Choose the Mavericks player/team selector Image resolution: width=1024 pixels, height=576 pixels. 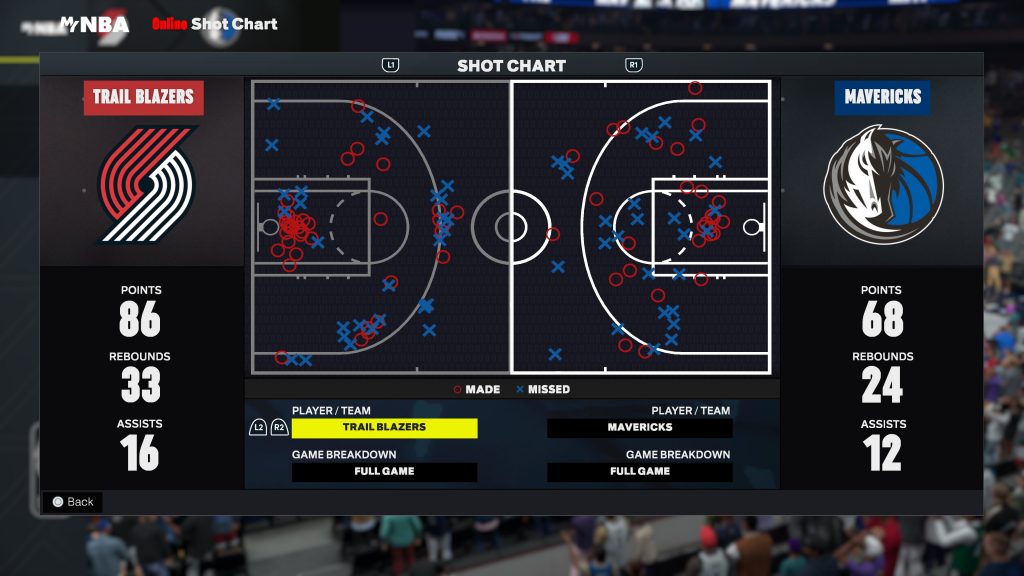coord(640,428)
